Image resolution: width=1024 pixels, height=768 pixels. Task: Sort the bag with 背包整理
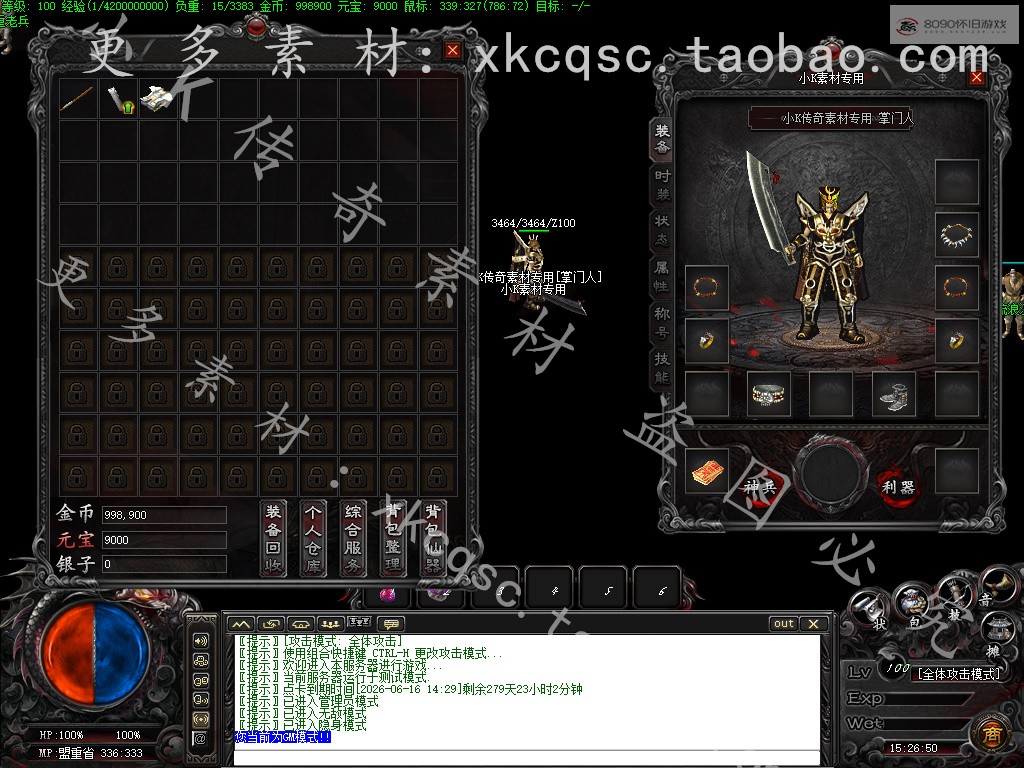point(394,537)
